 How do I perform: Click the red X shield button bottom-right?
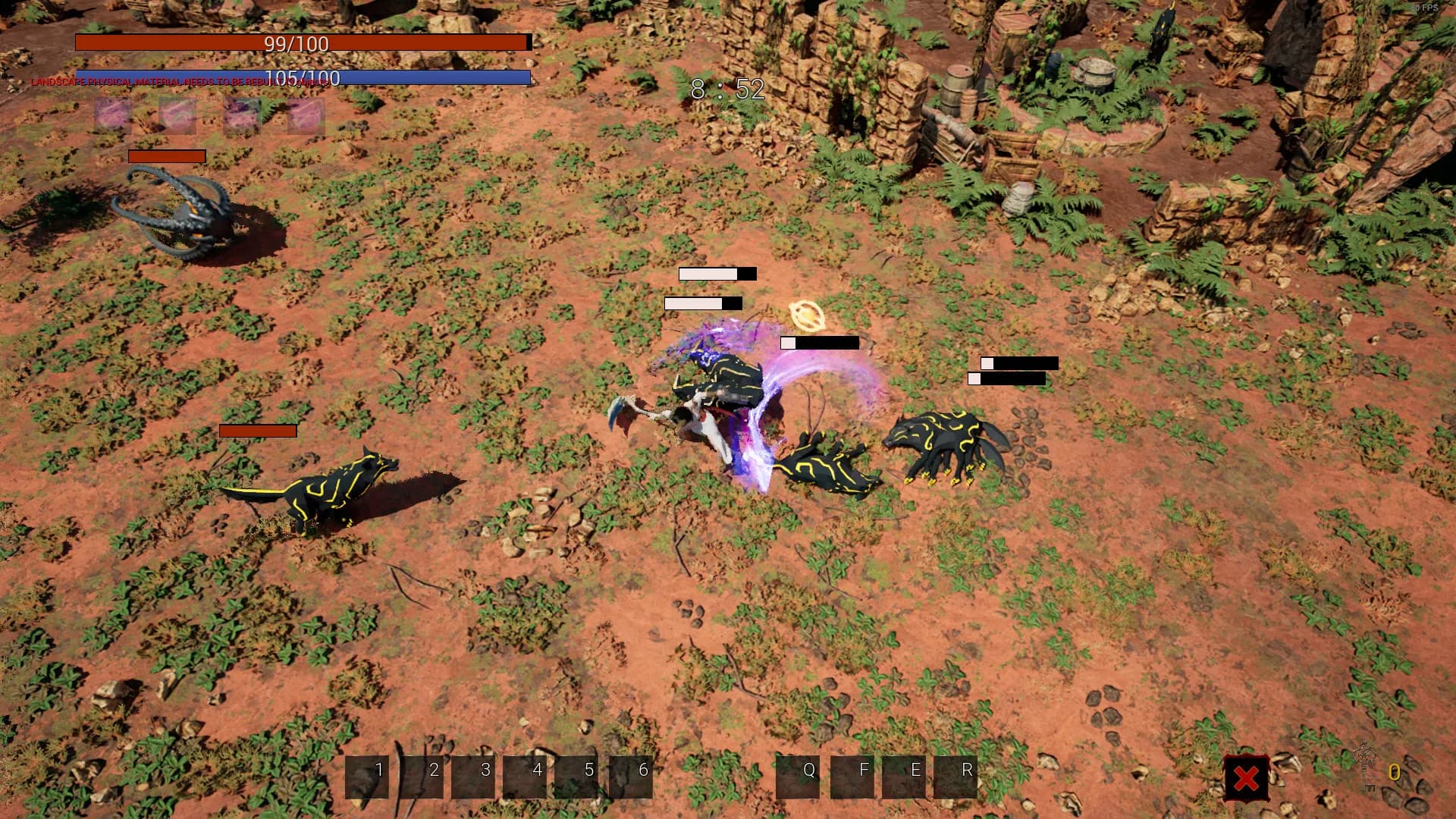pyautogui.click(x=1247, y=776)
